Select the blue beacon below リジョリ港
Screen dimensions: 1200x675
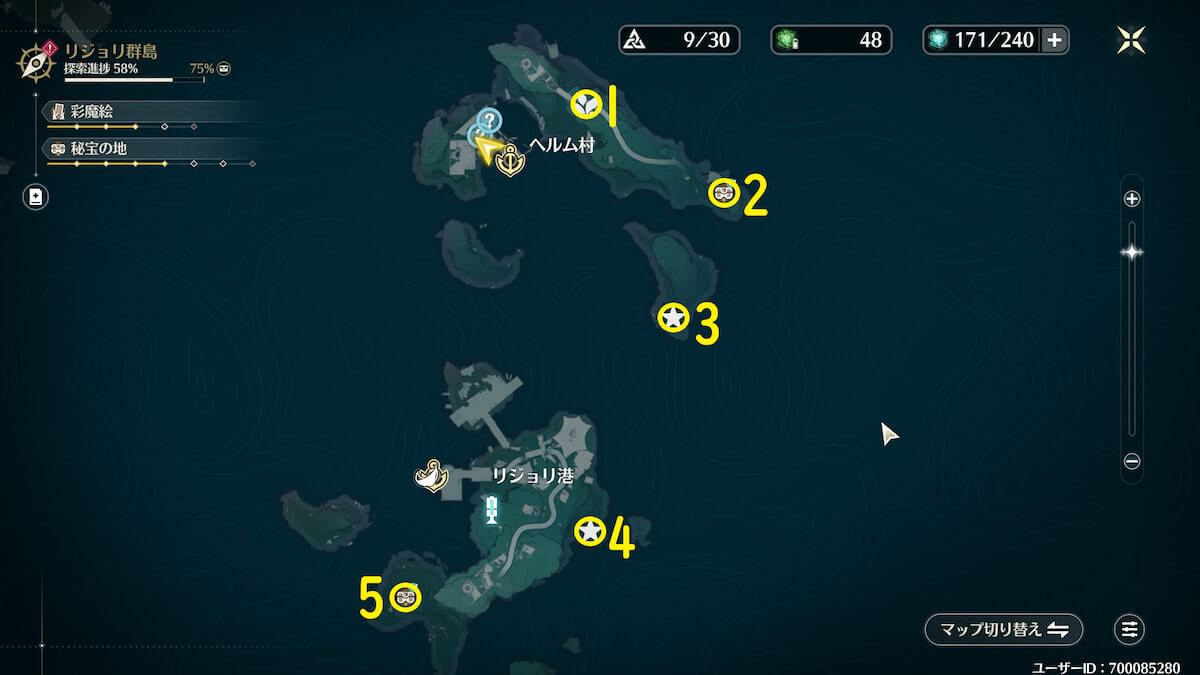[x=491, y=510]
